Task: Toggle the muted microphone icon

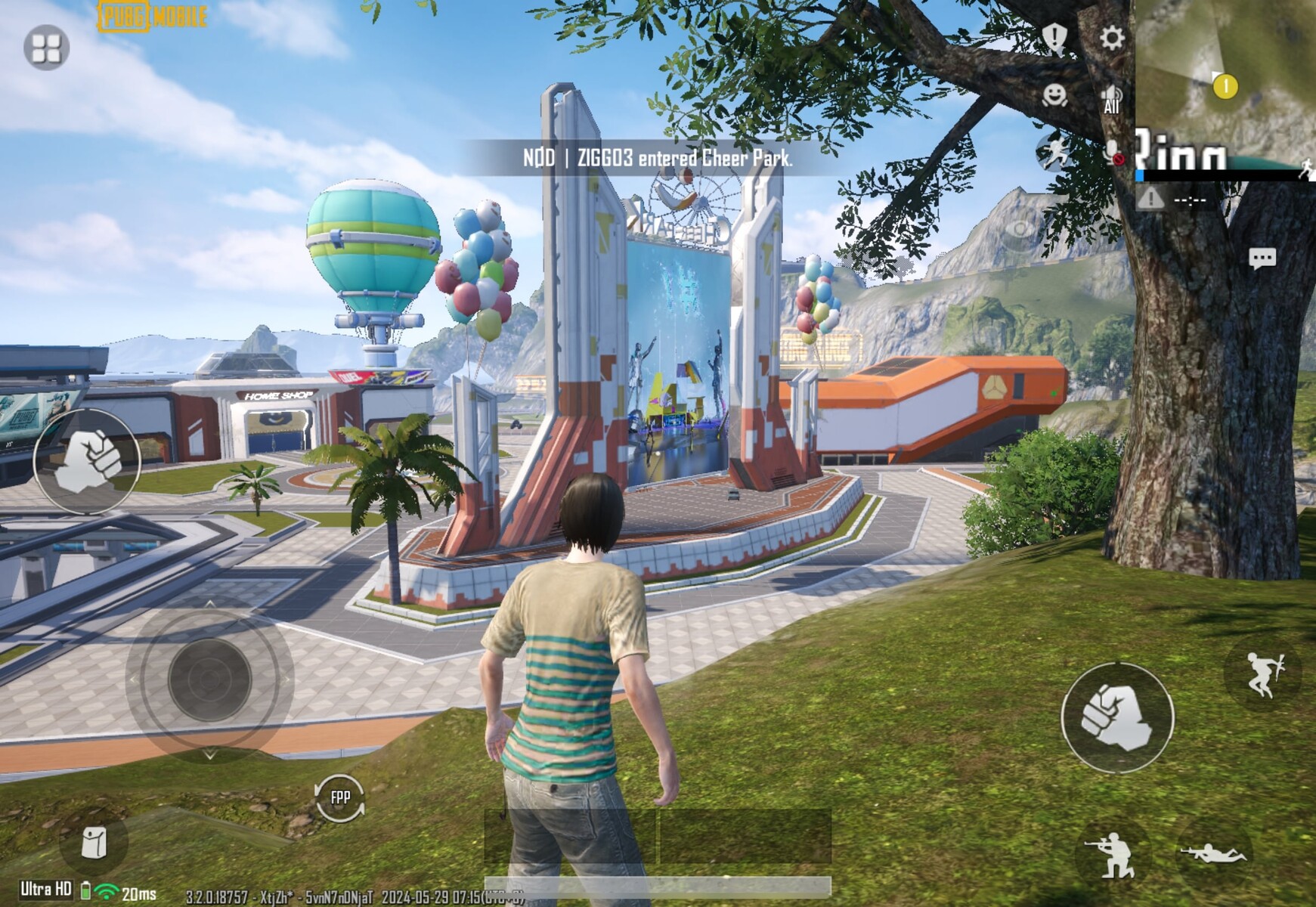Action: 1112,152
